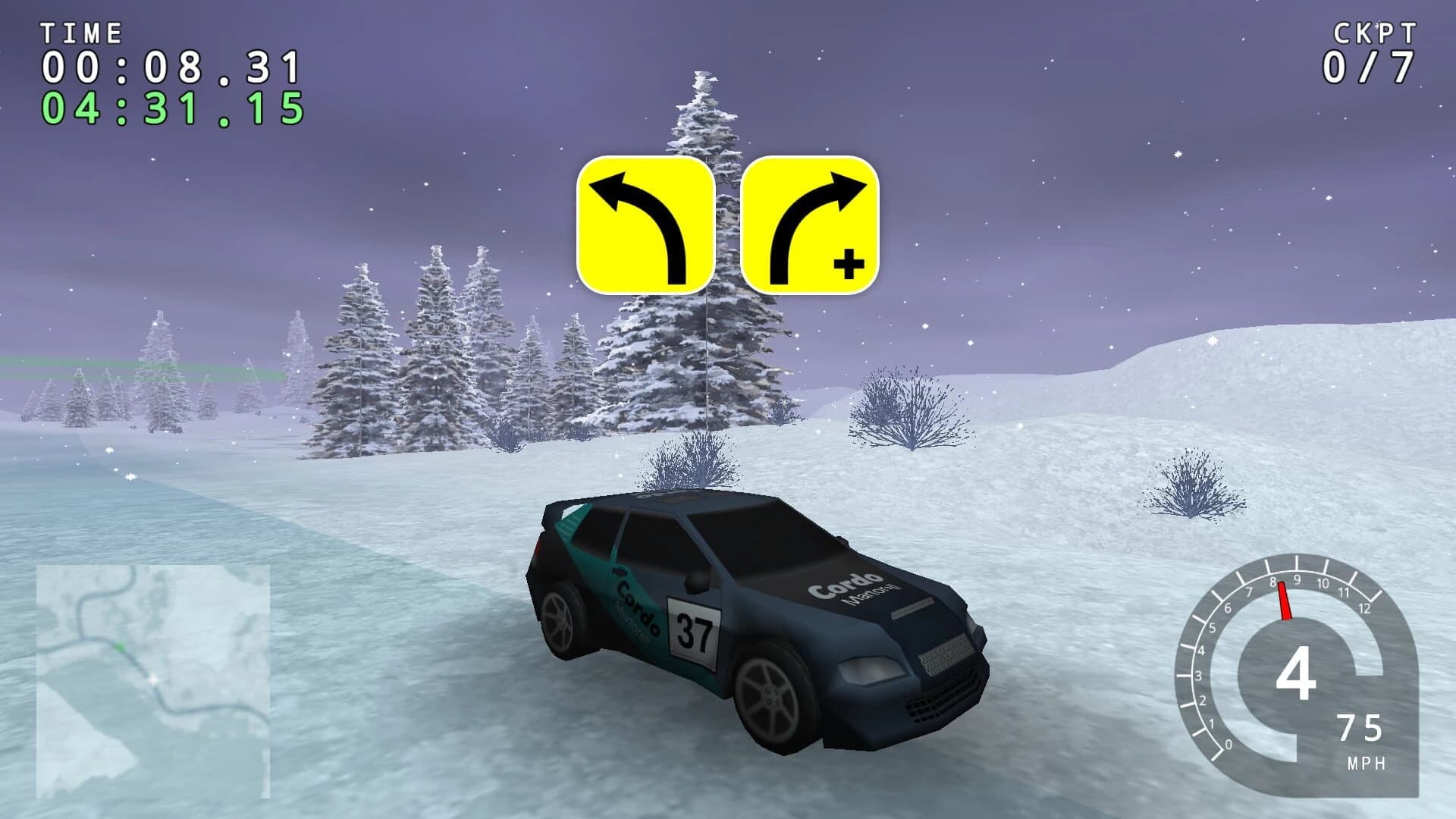
Task: Click the red tachometer needle
Action: (1285, 601)
